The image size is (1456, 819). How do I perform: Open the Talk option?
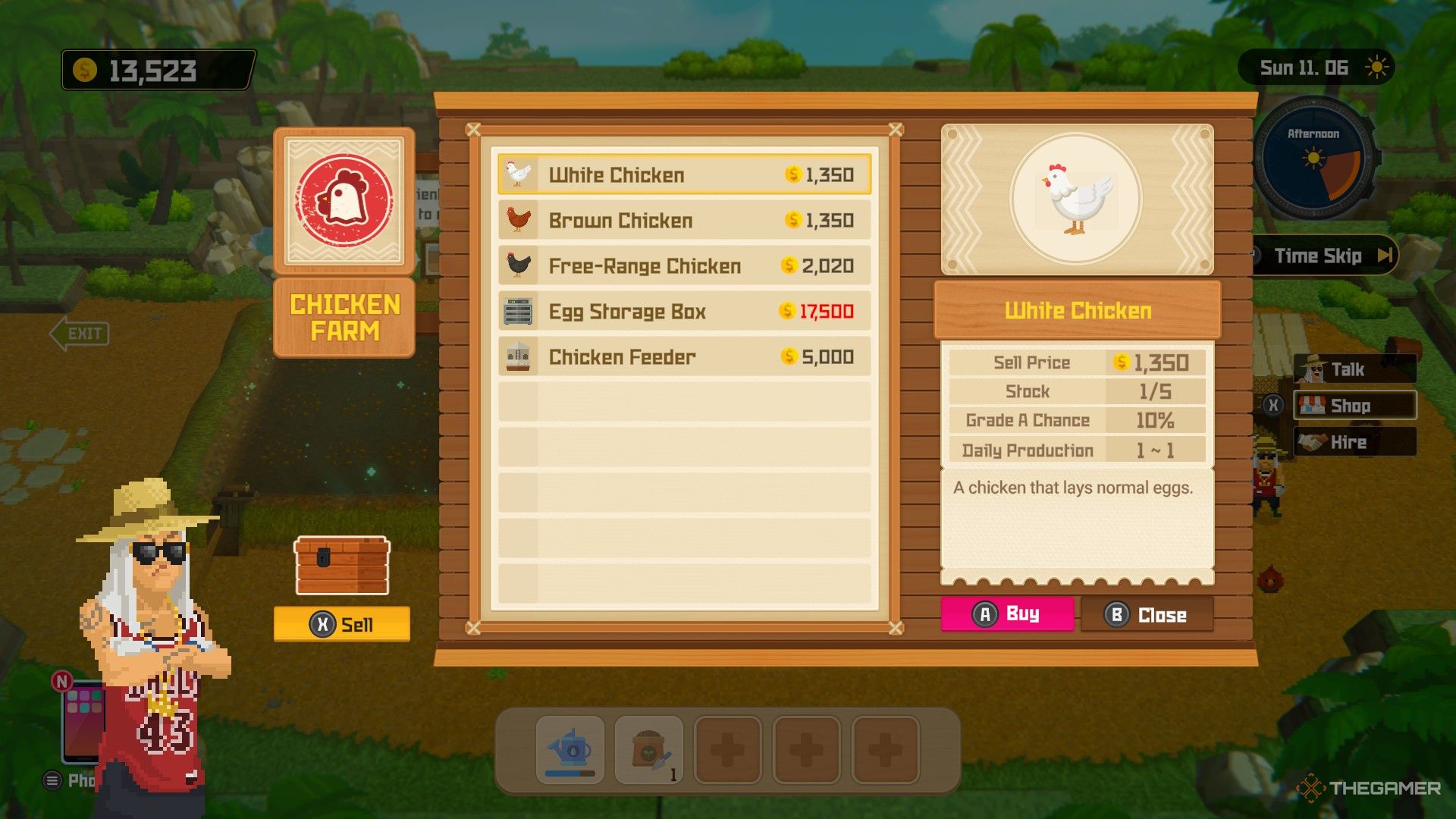pos(1357,369)
